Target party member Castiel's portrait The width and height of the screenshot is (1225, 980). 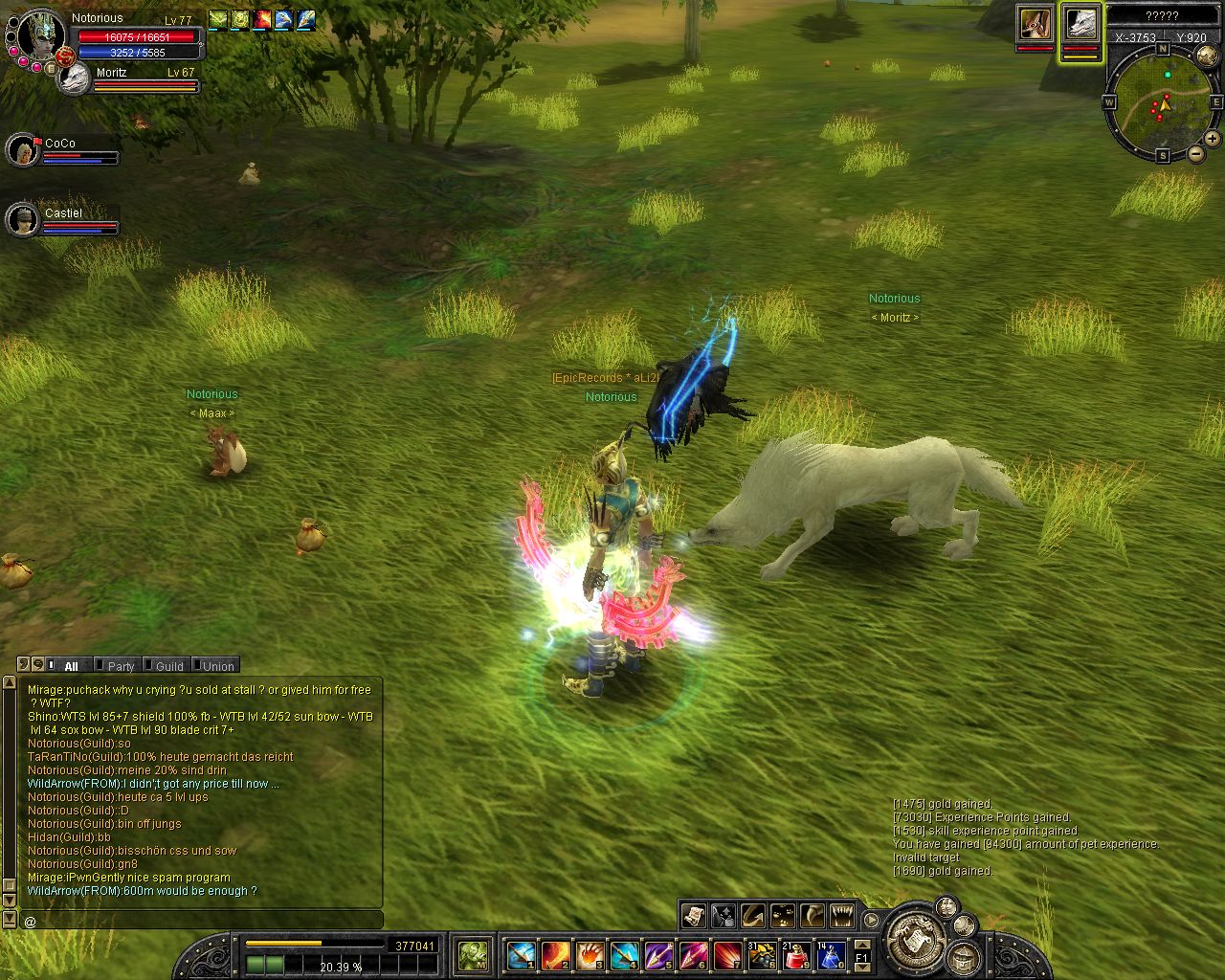[x=22, y=220]
